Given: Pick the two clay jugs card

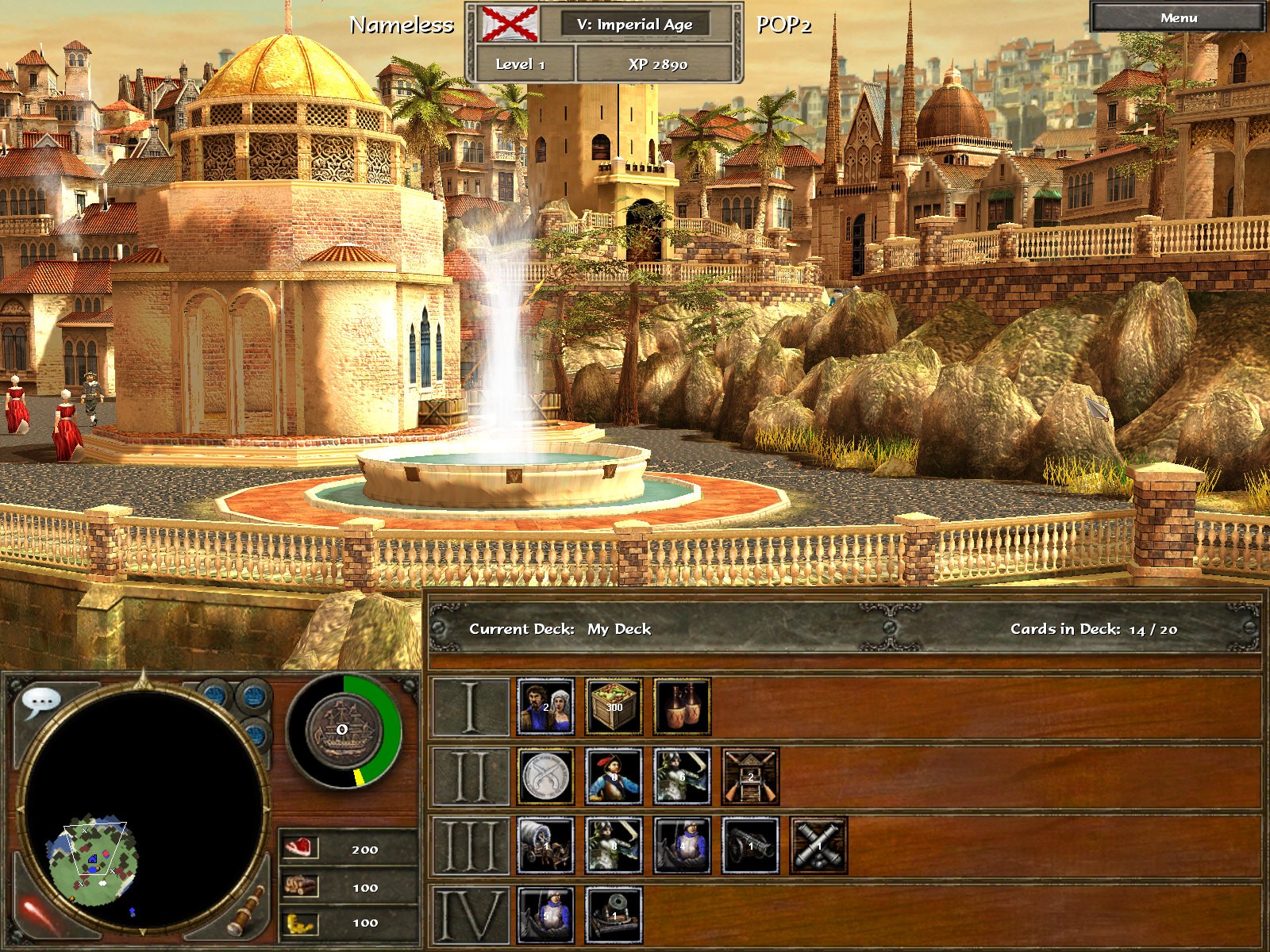Looking at the screenshot, I should pos(682,706).
